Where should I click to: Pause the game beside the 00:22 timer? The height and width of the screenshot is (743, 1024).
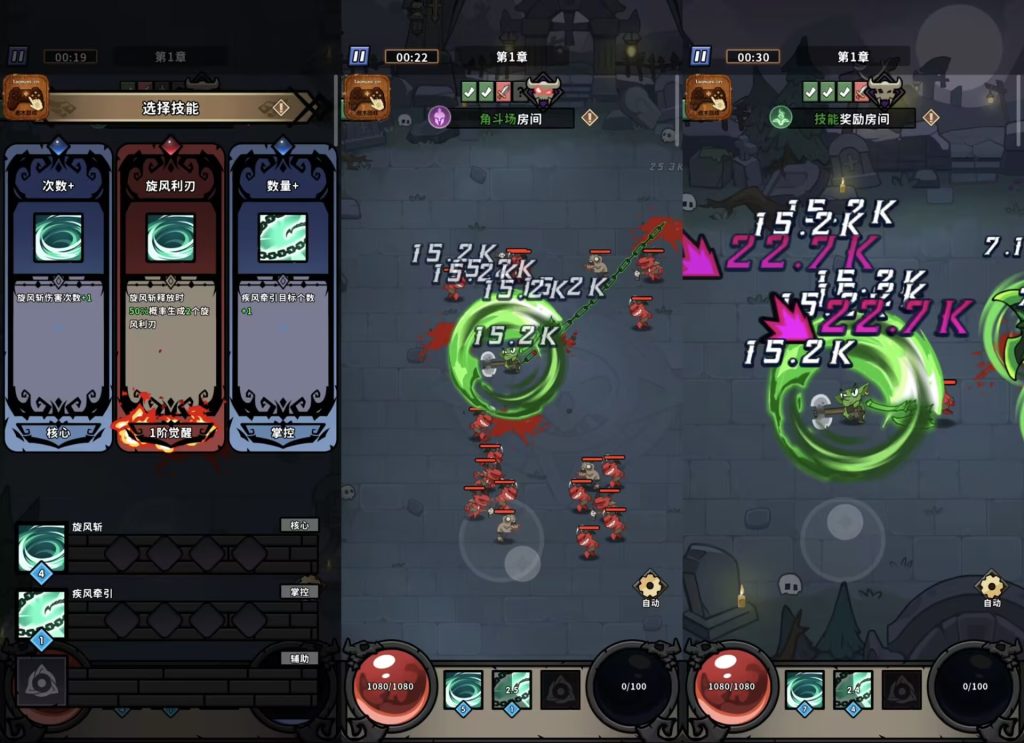[359, 56]
